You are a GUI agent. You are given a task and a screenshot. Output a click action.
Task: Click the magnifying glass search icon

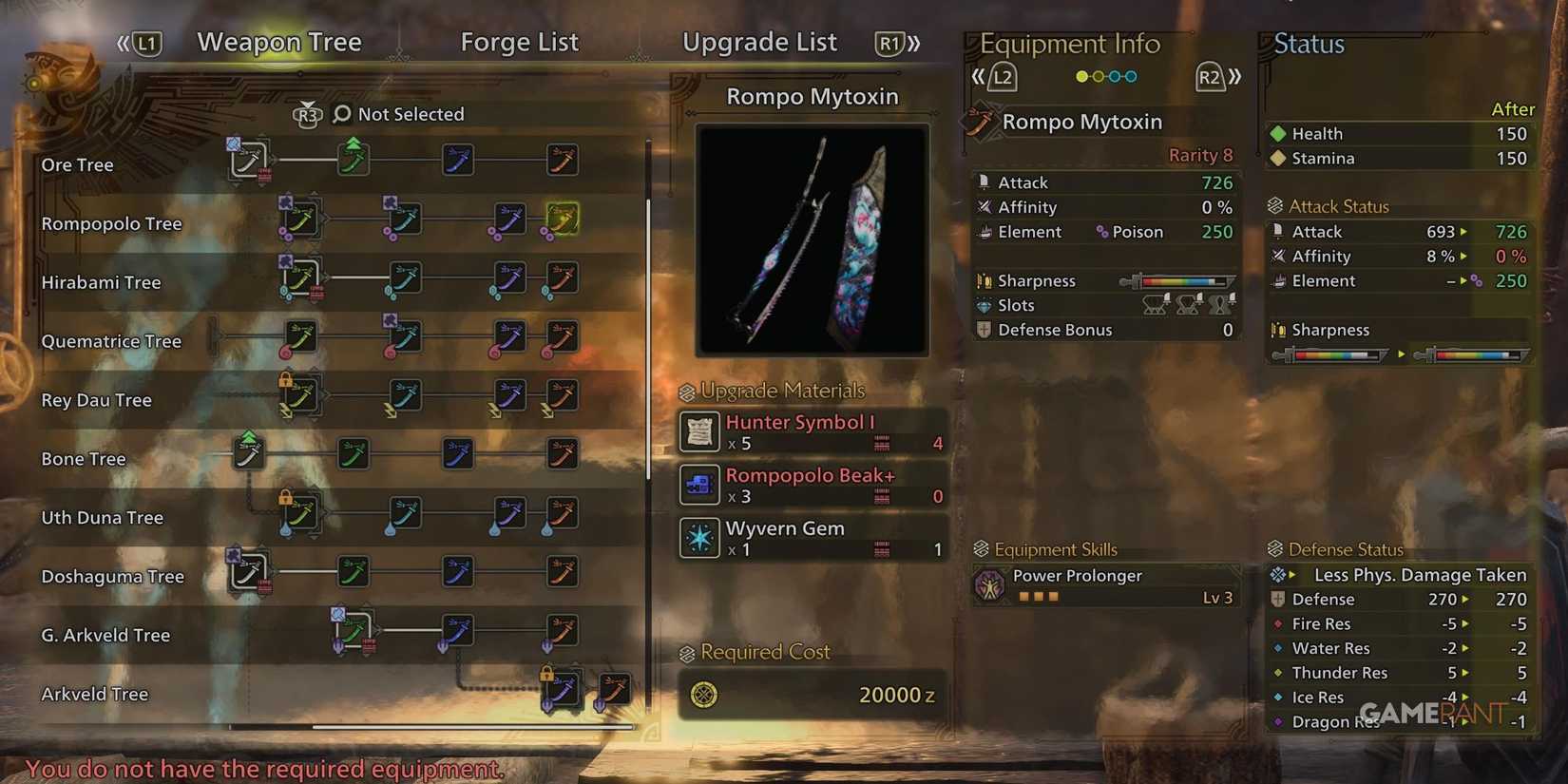click(x=340, y=114)
